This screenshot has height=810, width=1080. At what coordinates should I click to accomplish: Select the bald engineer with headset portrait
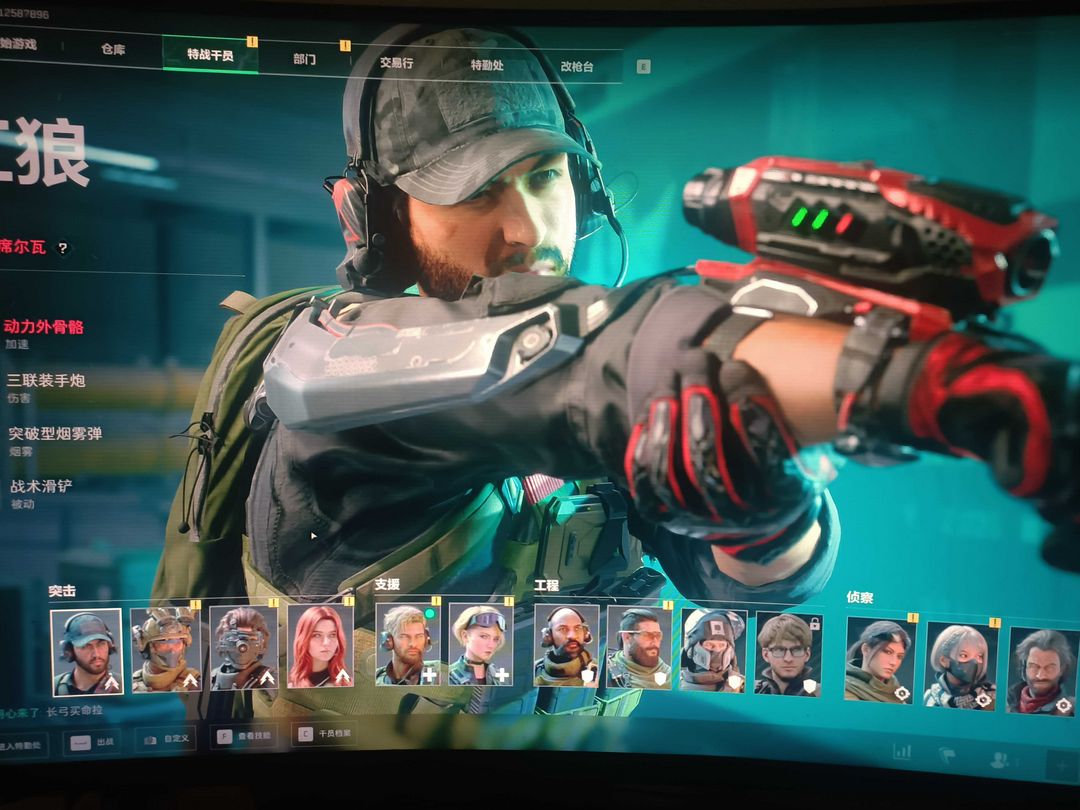tap(566, 646)
